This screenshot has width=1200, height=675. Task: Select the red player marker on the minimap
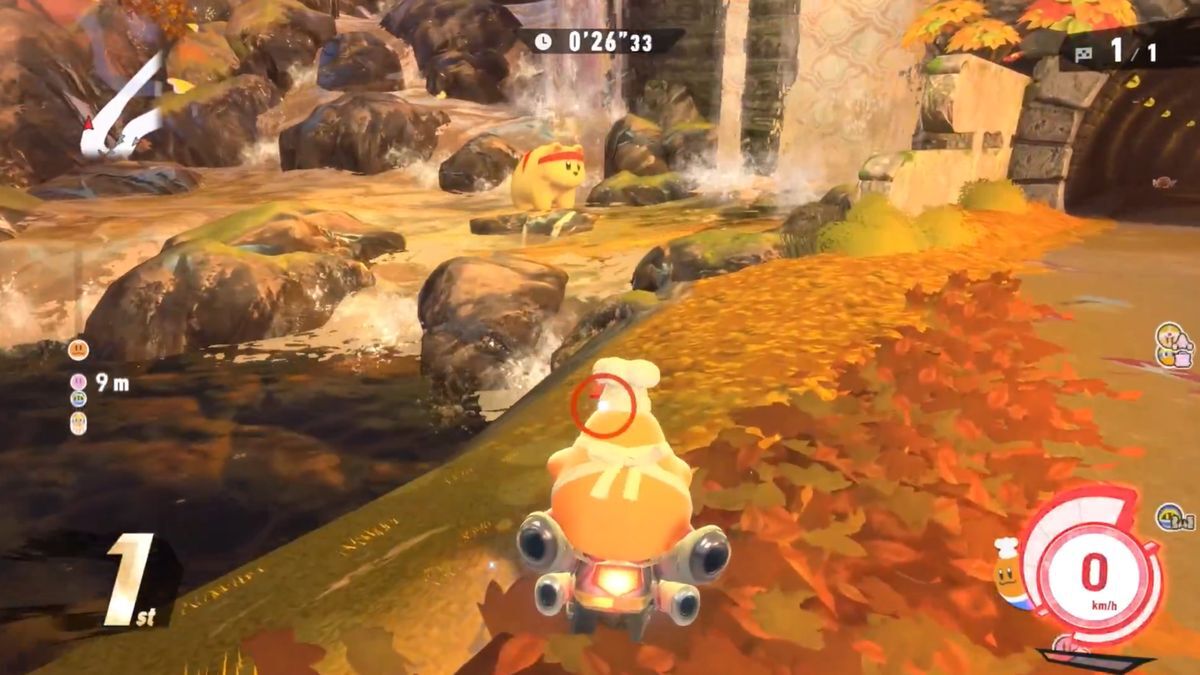coord(86,125)
